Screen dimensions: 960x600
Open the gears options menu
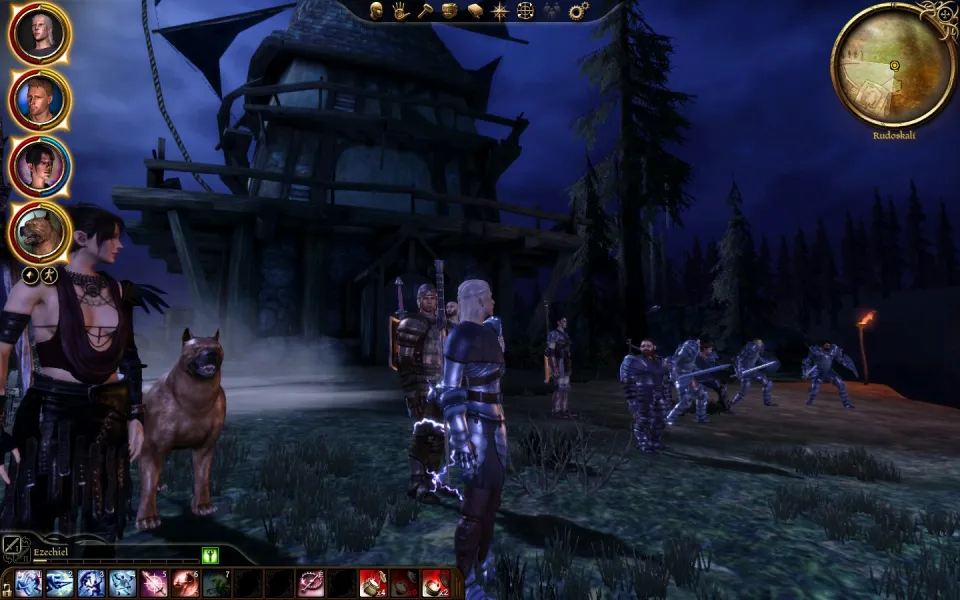(x=578, y=11)
